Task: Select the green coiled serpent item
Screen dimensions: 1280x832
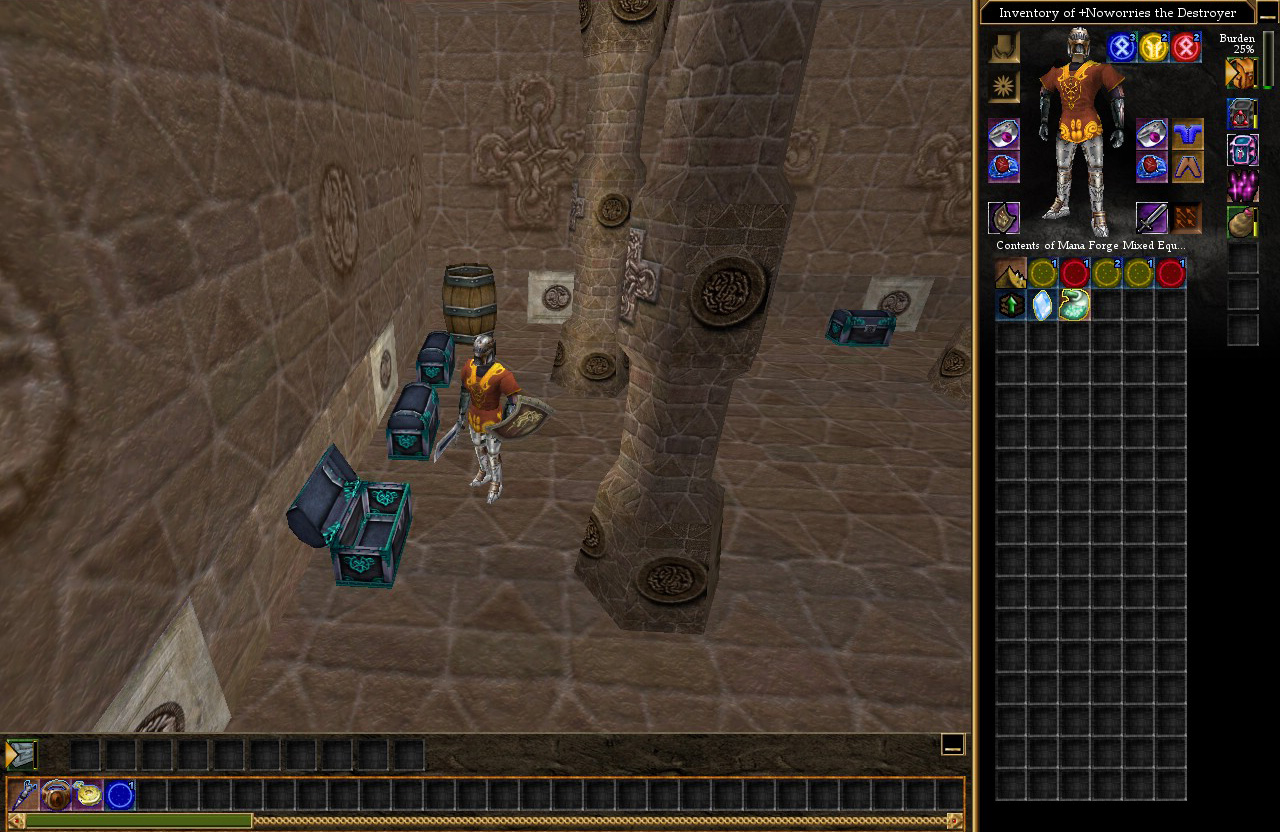Action: tap(1075, 305)
